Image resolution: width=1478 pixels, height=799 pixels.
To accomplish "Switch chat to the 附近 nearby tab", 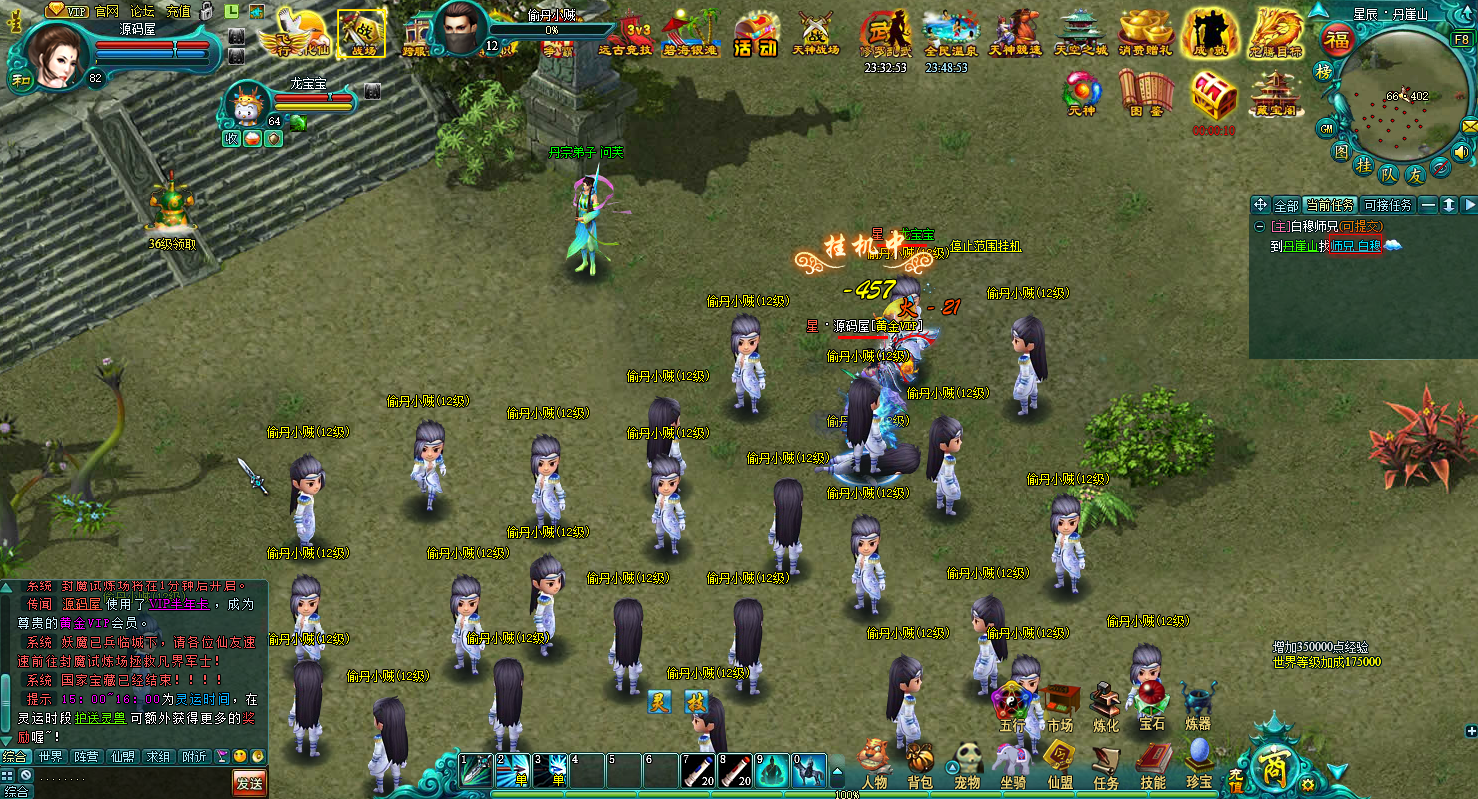I will pos(194,757).
